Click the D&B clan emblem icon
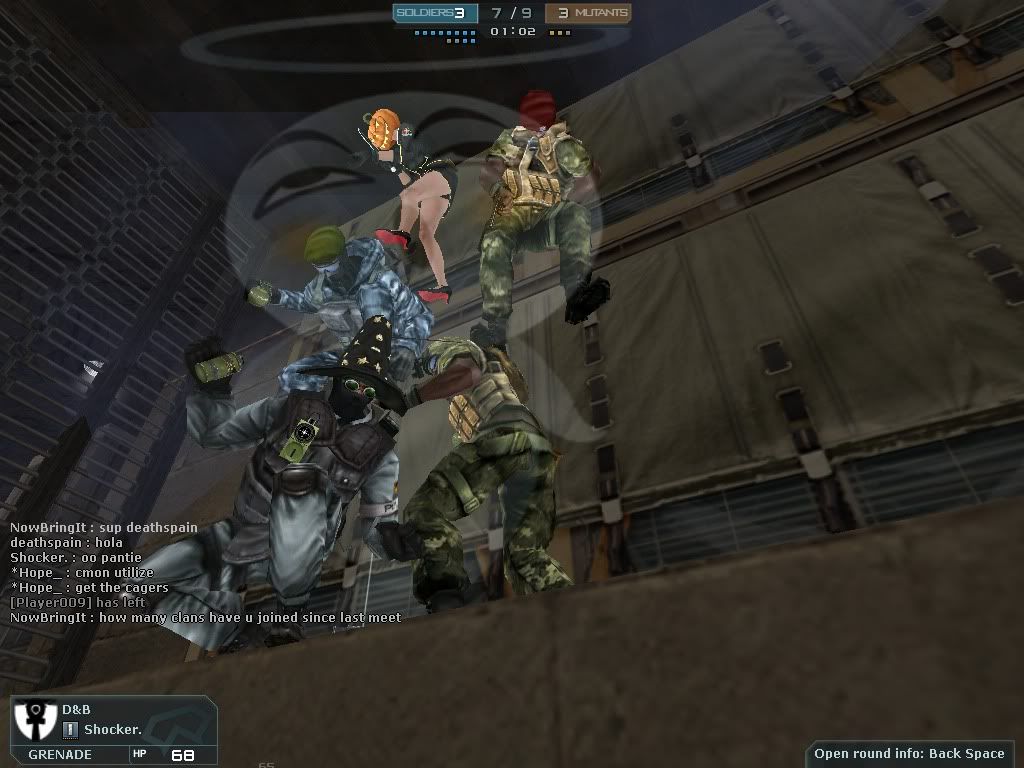 (34, 720)
